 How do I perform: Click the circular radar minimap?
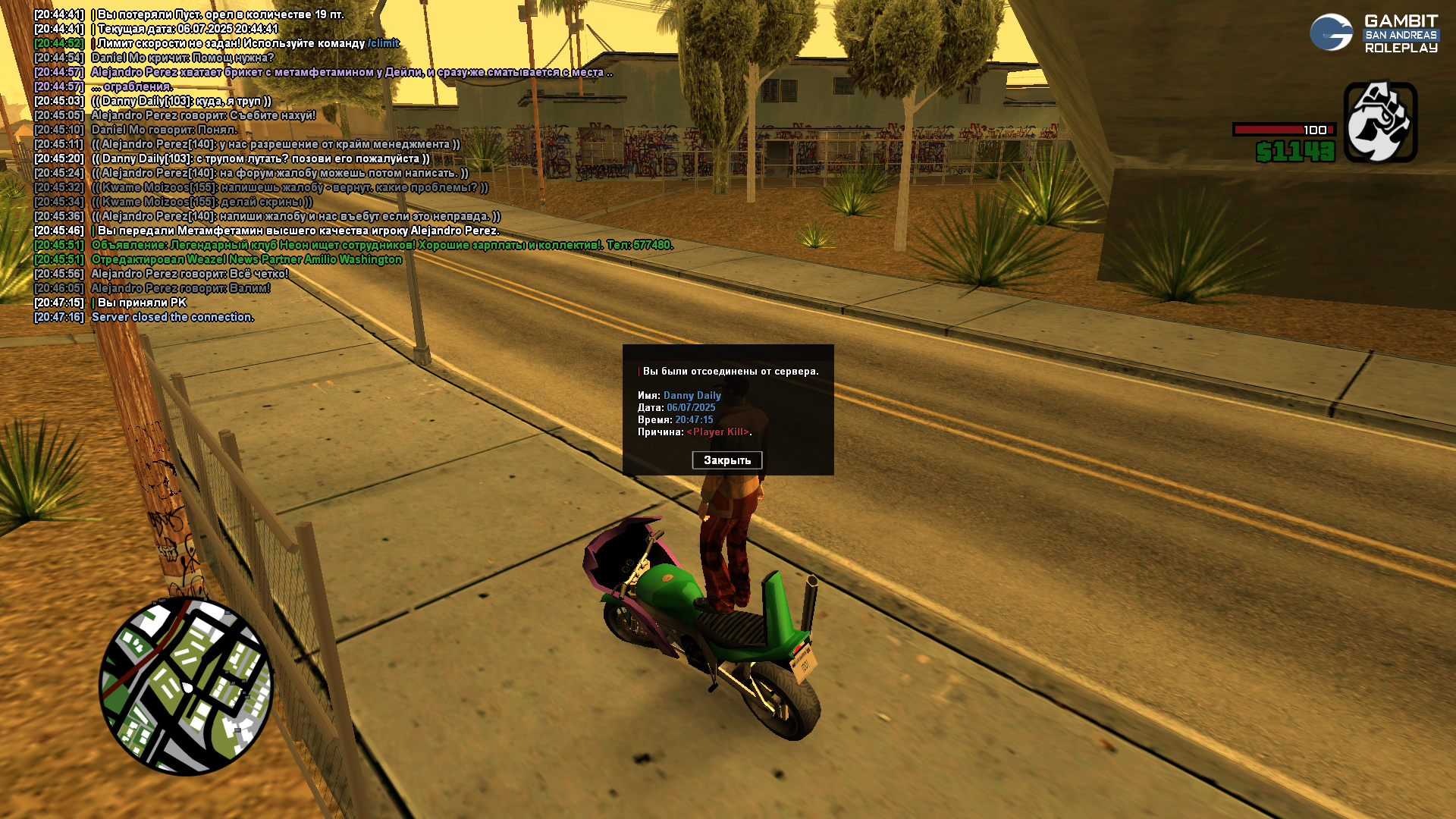coord(186,686)
